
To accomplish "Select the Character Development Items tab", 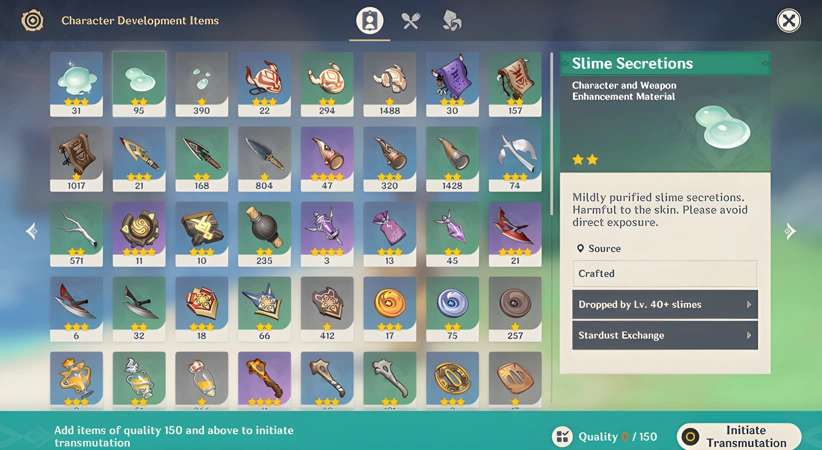I will (370, 21).
